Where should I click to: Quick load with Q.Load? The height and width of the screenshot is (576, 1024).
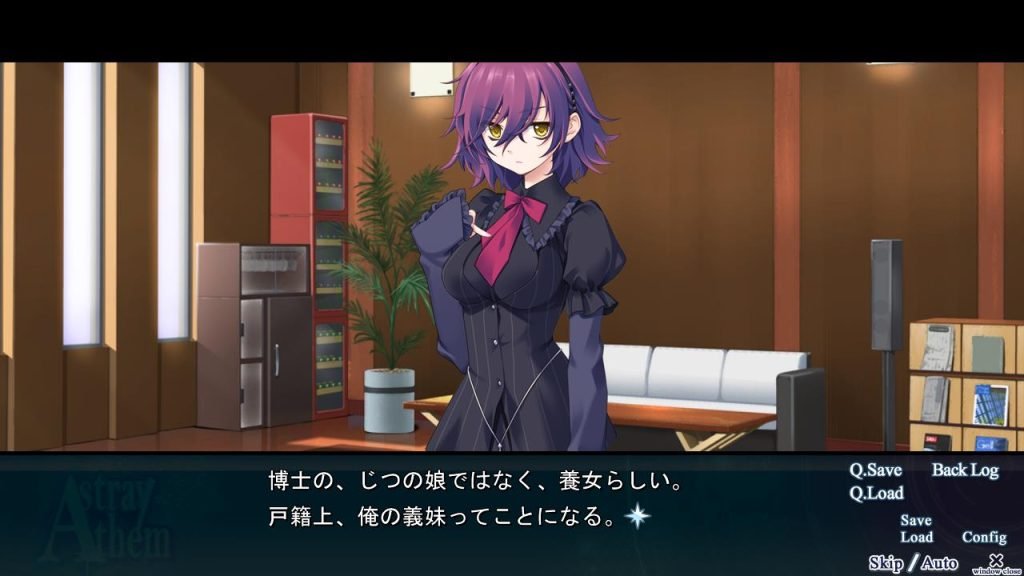tap(876, 492)
